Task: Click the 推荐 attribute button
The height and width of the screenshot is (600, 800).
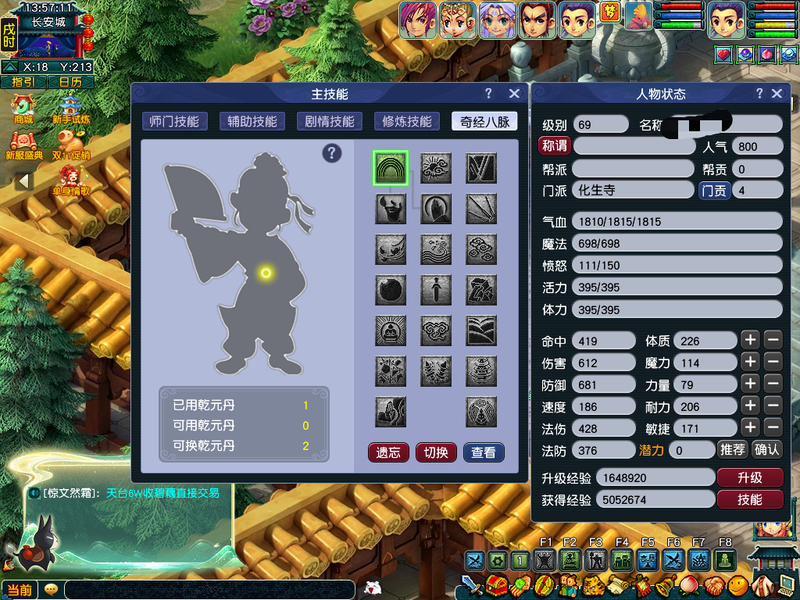Action: tap(732, 450)
